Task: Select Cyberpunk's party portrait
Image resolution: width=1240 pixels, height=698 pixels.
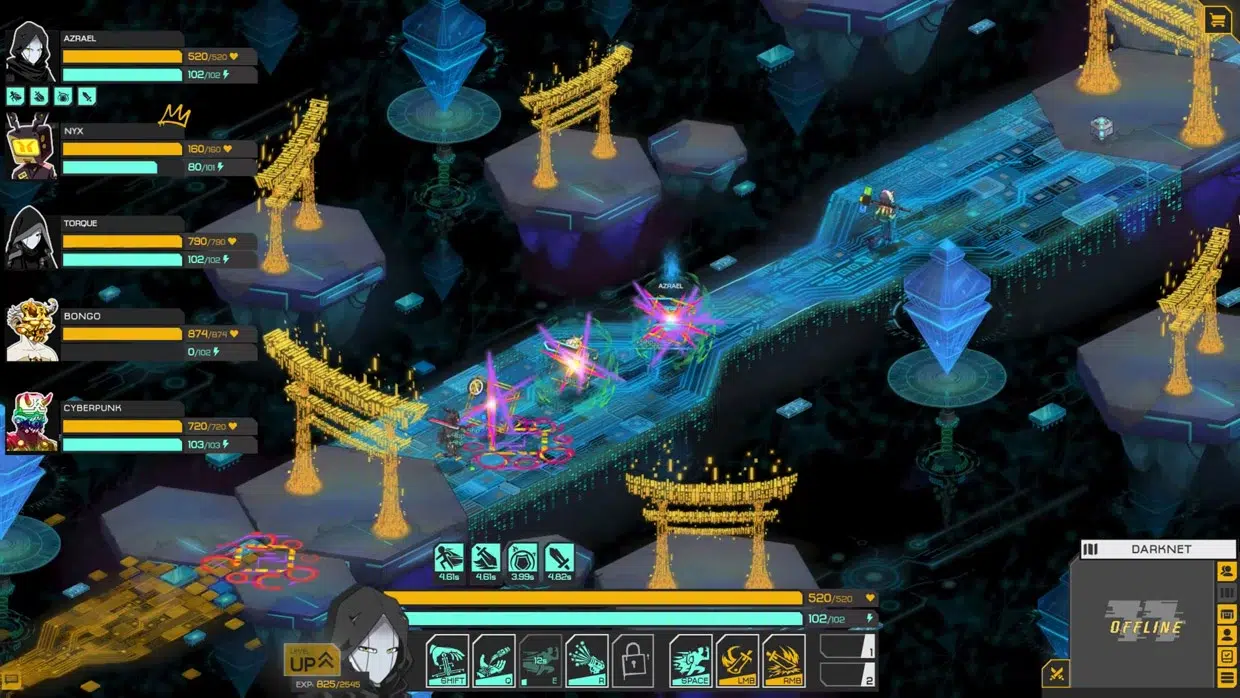Action: coord(31,422)
